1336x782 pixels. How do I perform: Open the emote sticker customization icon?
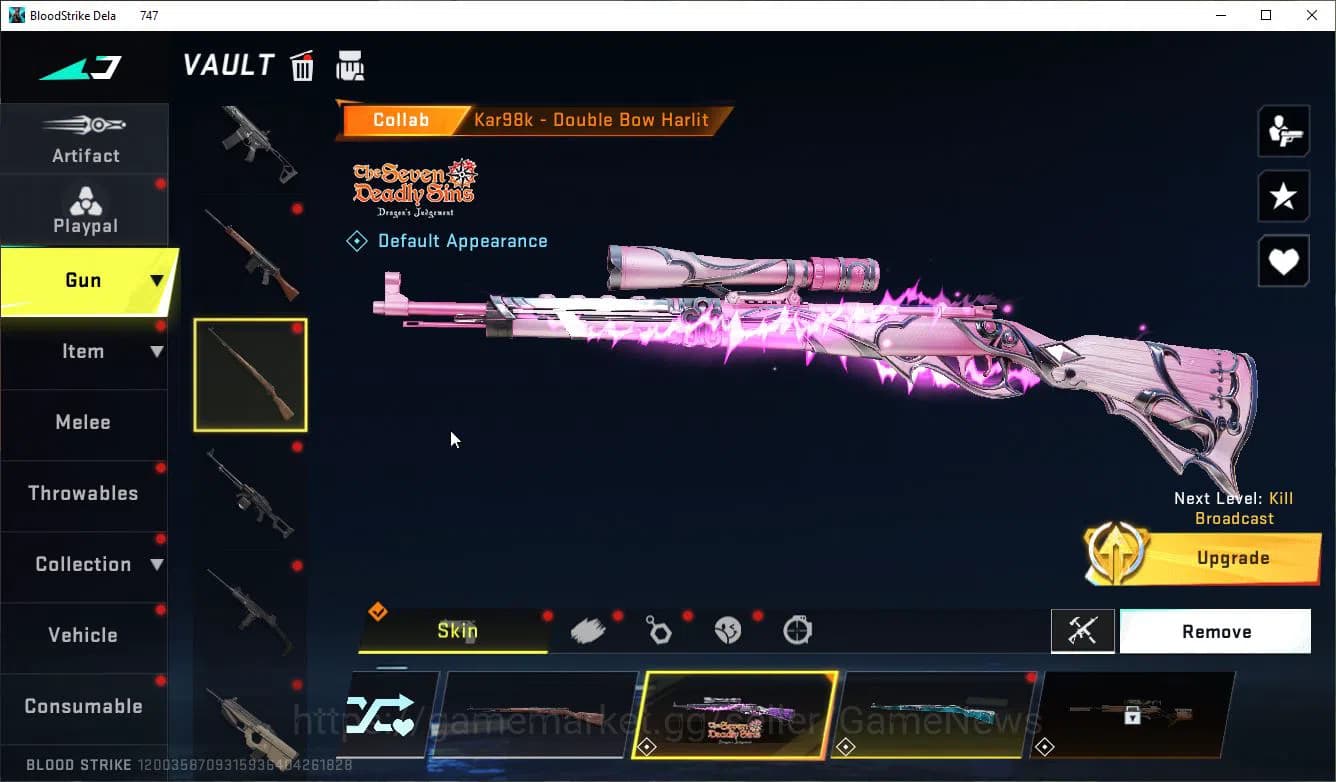click(x=729, y=630)
